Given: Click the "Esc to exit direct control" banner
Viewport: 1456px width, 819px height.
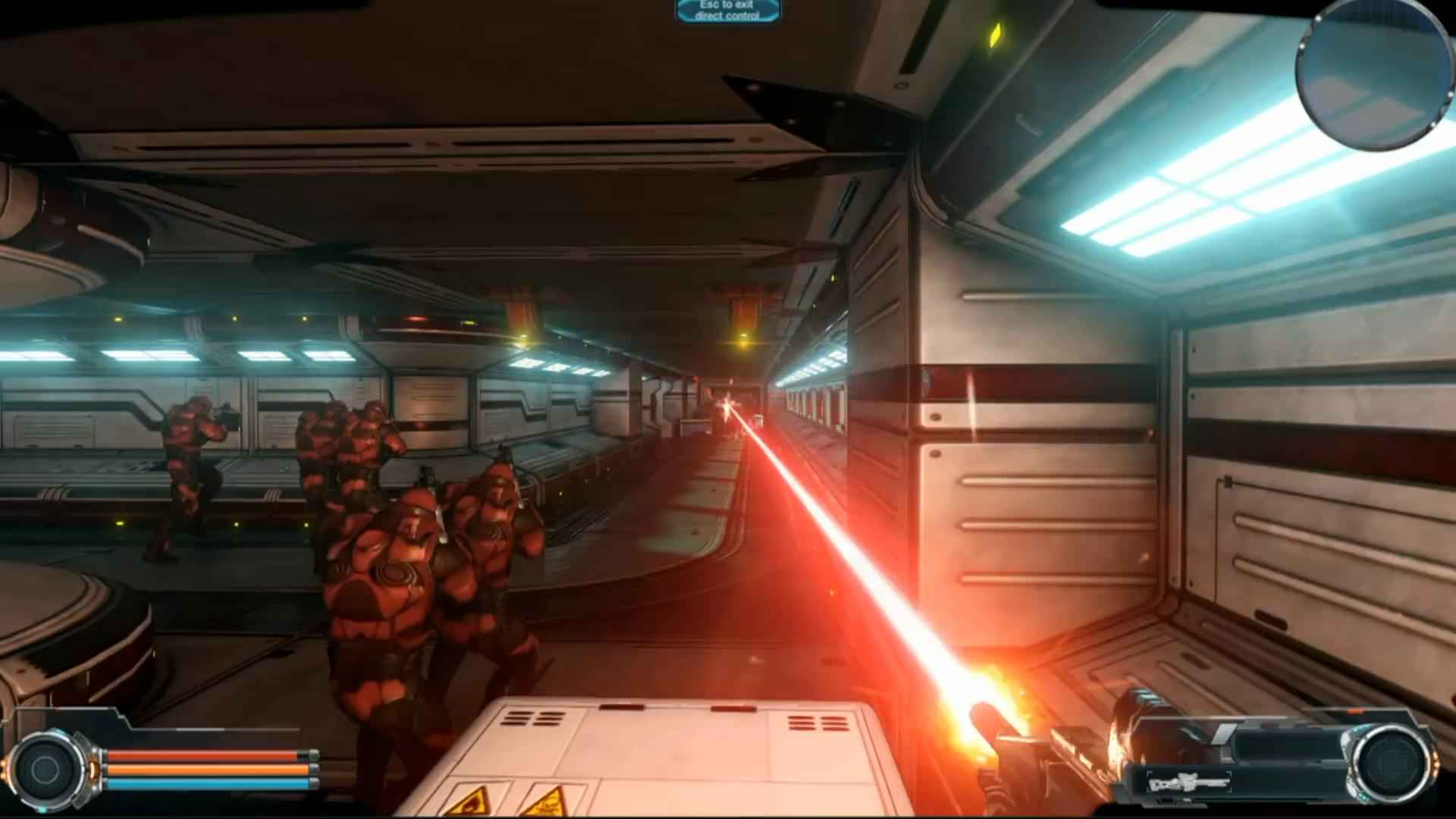Looking at the screenshot, I should pyautogui.click(x=727, y=10).
